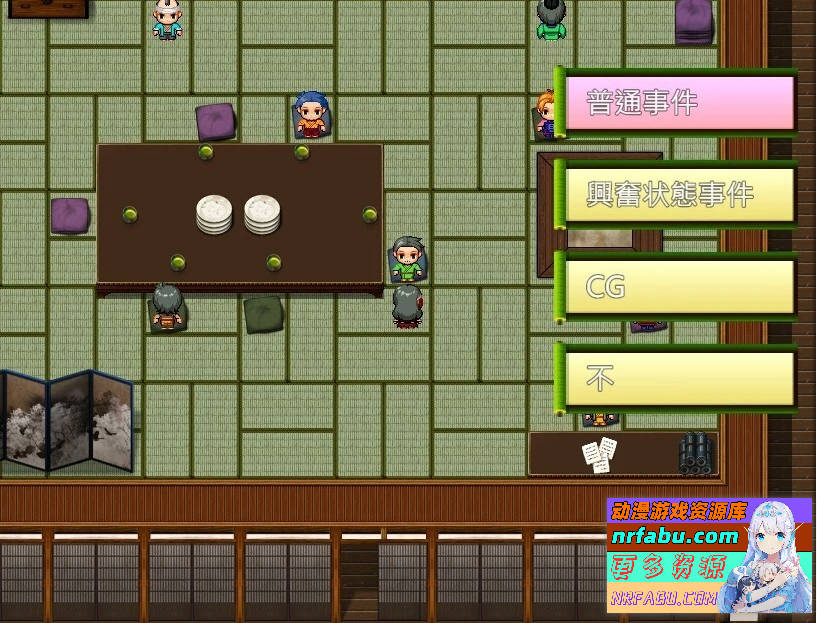
Task: Pick the CG menu option
Action: [679, 287]
